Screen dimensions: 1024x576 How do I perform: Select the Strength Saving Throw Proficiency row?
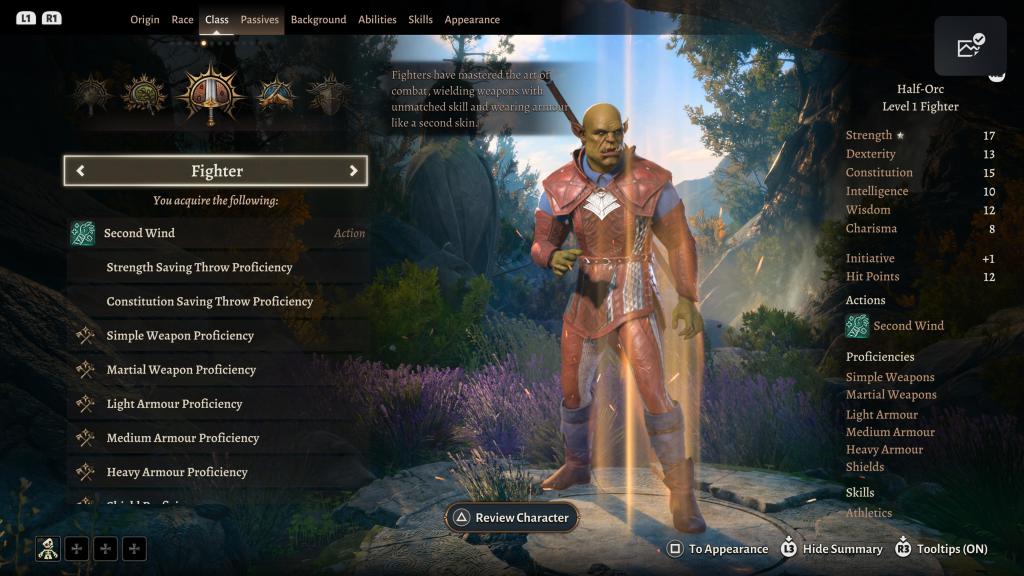[217, 267]
